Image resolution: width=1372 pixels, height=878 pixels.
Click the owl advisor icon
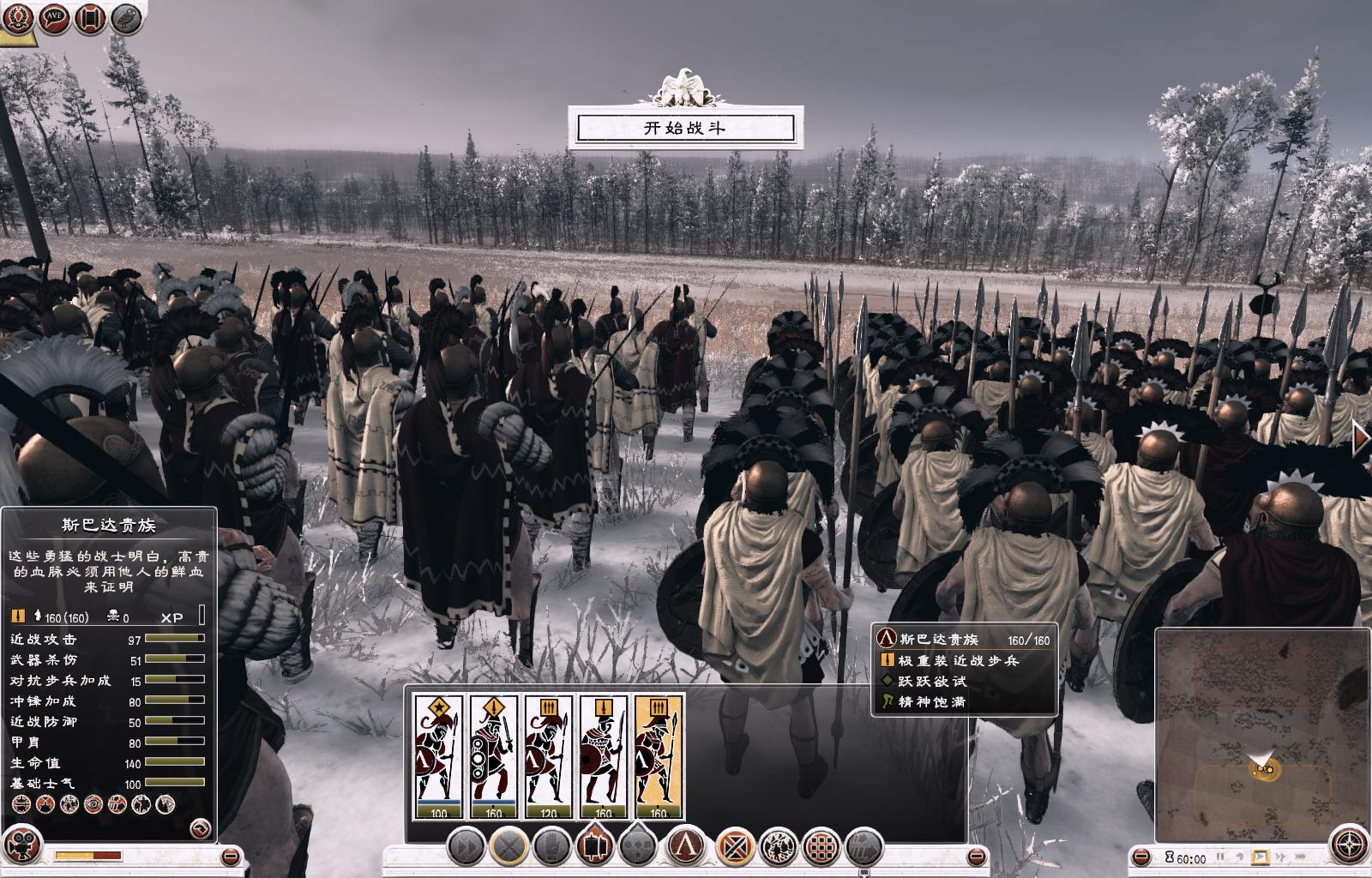[126, 18]
